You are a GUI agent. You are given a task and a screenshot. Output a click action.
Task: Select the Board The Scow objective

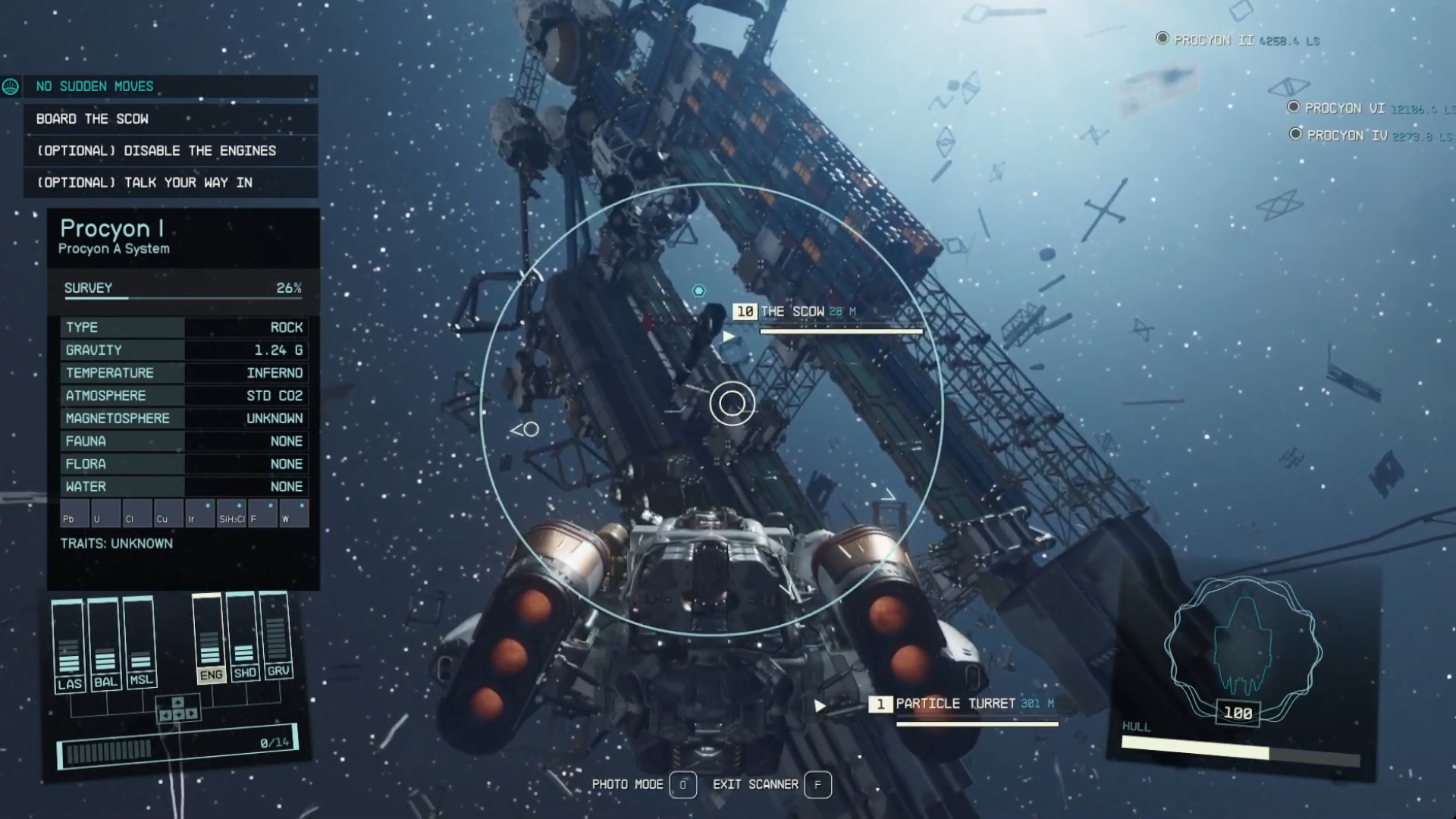[93, 119]
